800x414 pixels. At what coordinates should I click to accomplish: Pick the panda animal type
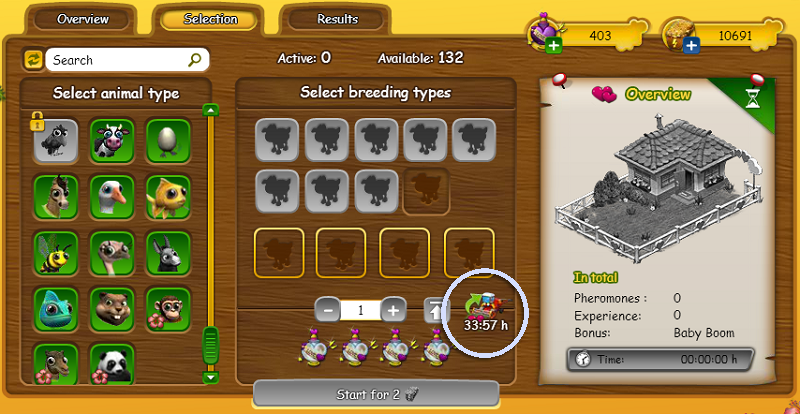coord(112,363)
